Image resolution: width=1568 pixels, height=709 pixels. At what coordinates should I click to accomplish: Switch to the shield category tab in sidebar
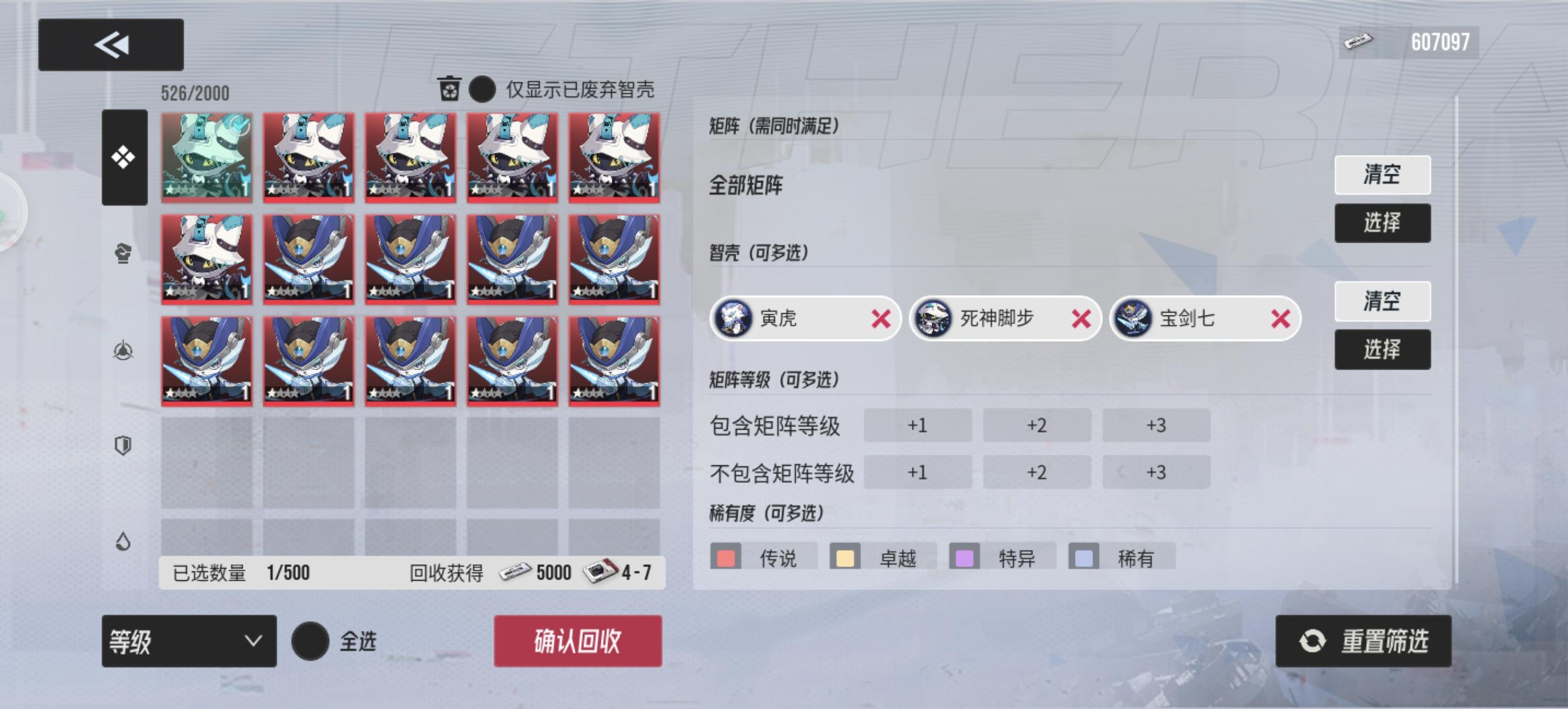(123, 444)
